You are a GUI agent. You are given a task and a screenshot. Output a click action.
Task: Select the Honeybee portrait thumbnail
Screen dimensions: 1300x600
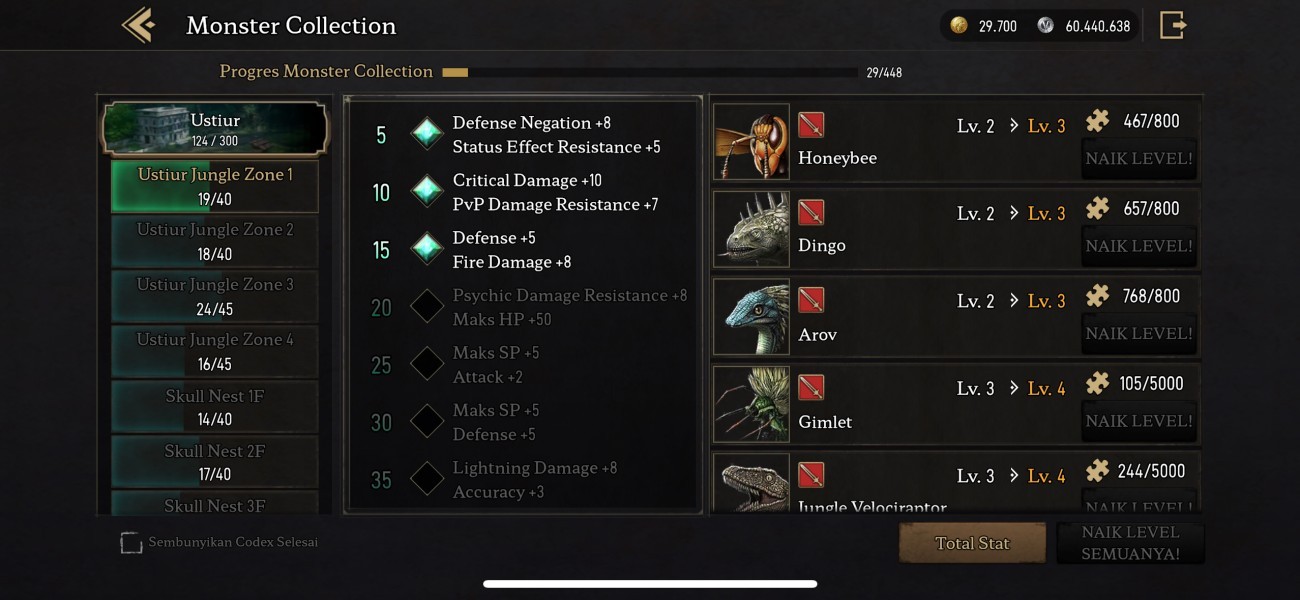point(751,142)
